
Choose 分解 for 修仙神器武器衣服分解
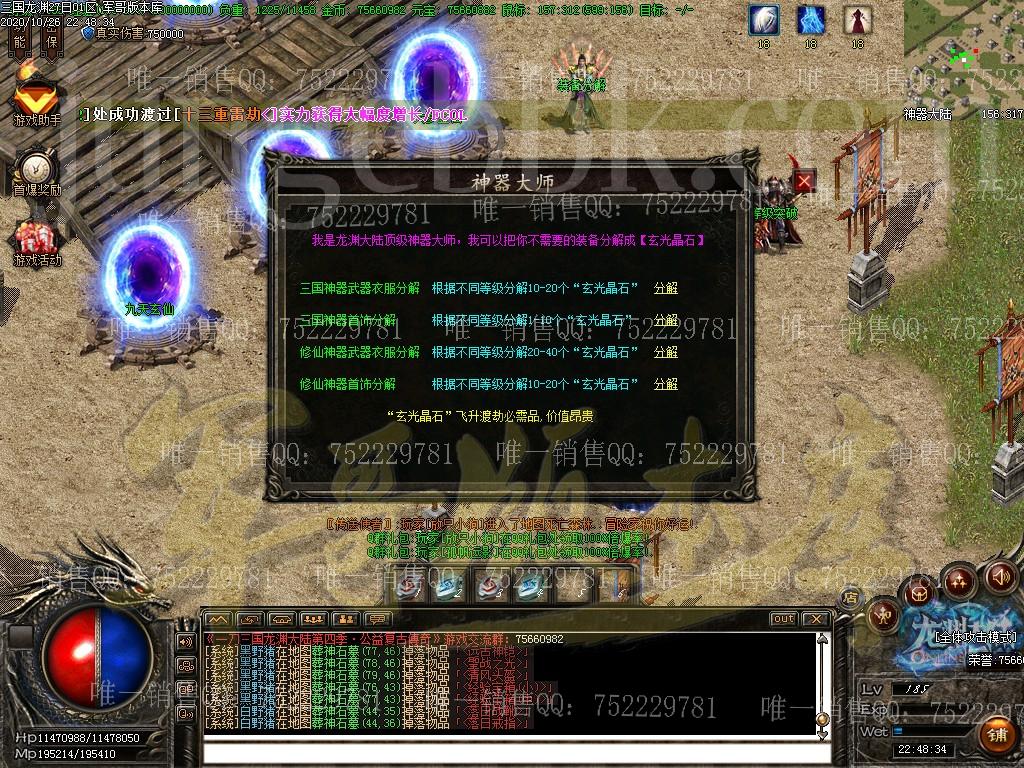(x=665, y=352)
